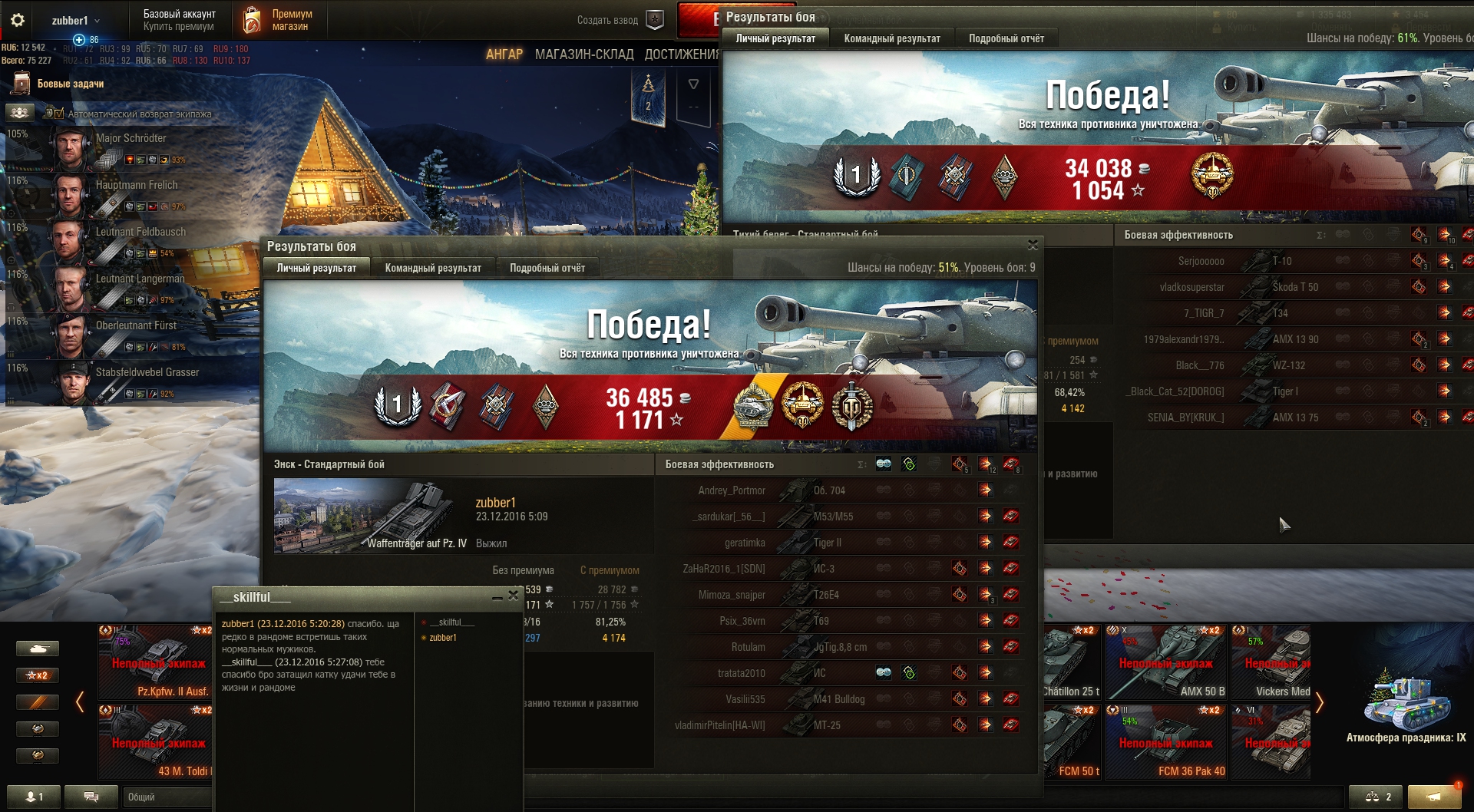
Task: Close the __skillful__ chat window
Action: (x=513, y=596)
